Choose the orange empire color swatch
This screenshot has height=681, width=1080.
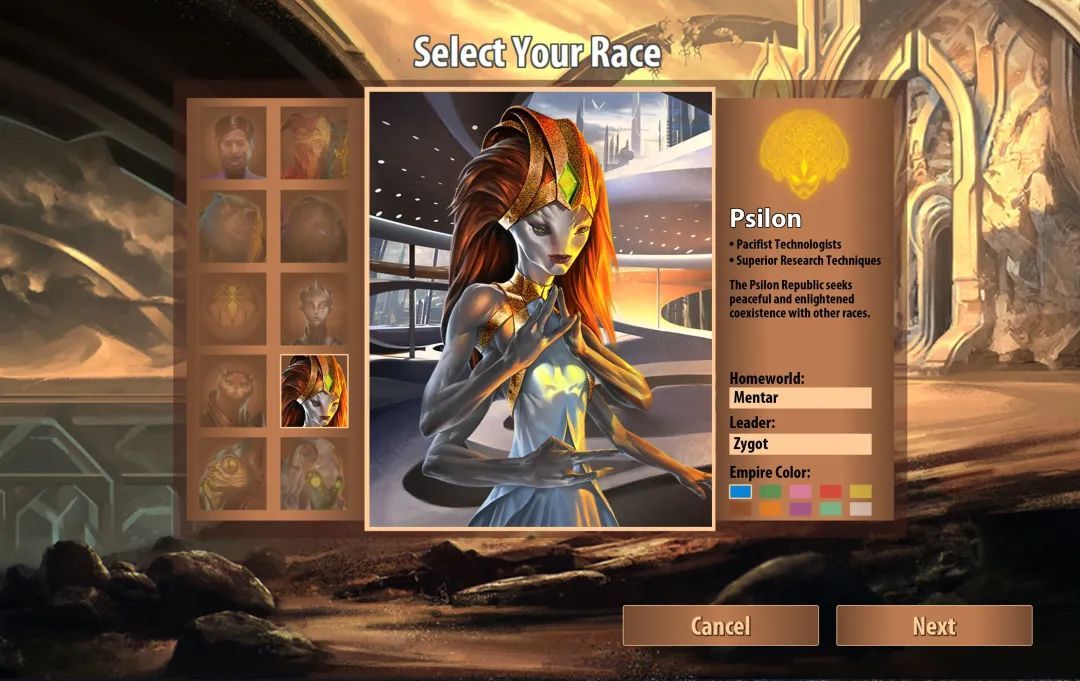[770, 508]
